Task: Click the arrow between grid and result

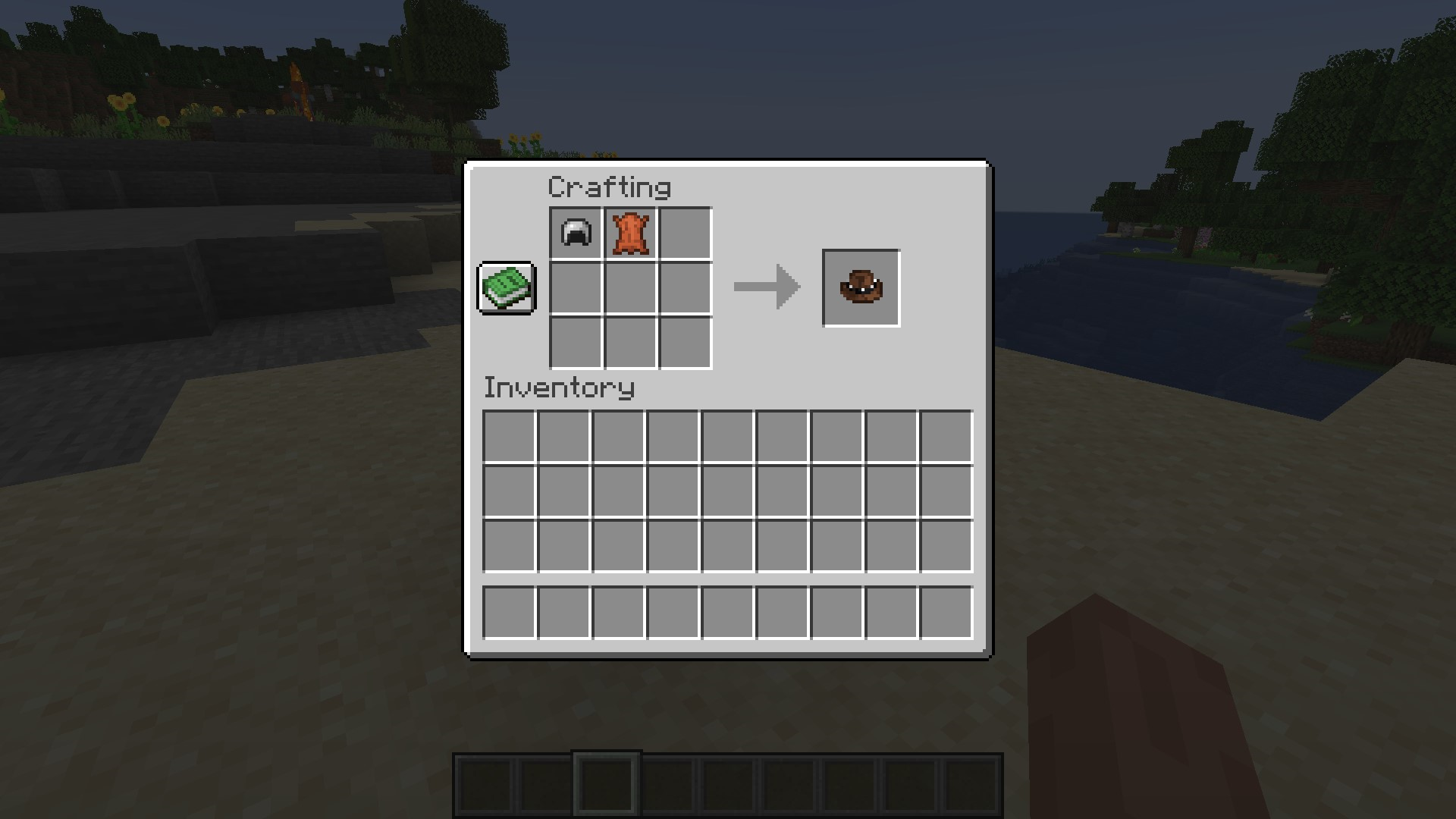Action: [x=766, y=287]
